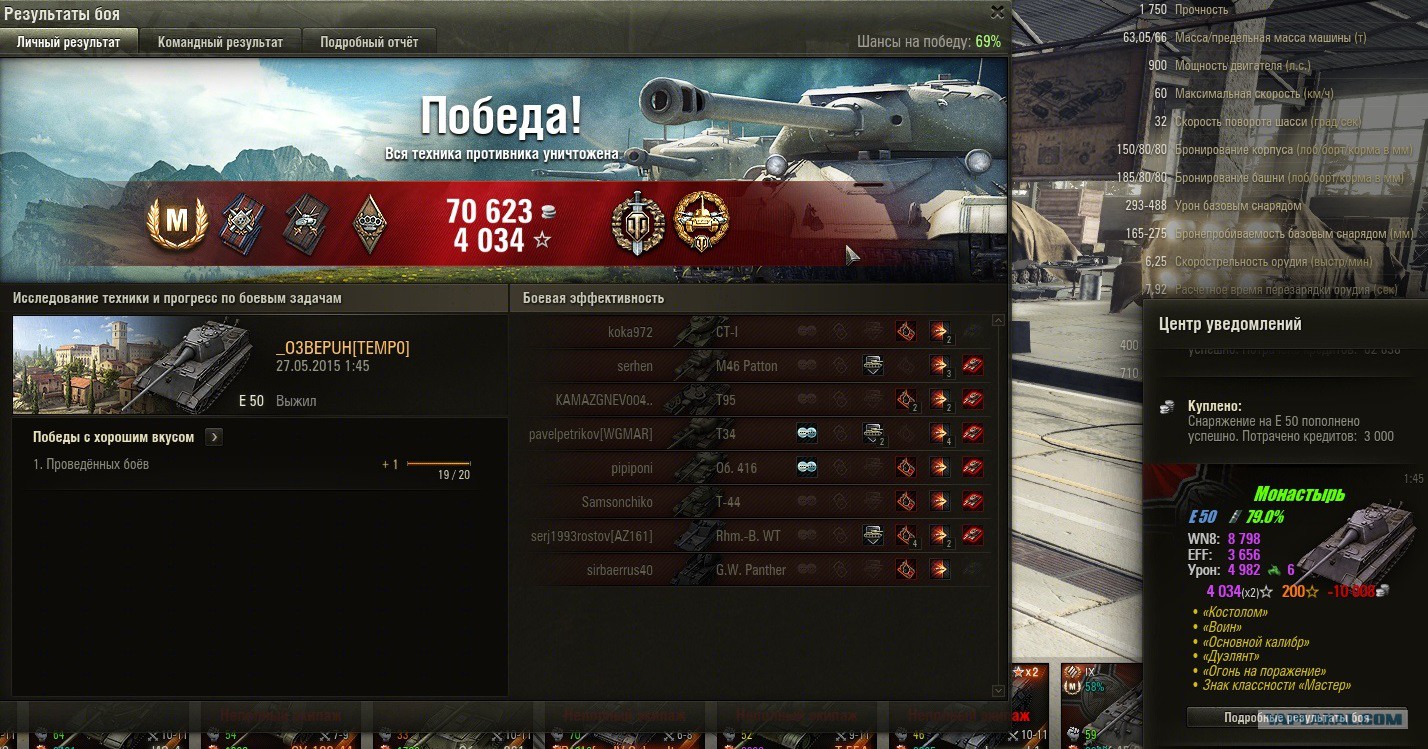Click the Samsonchiko T-44 row

pos(750,502)
